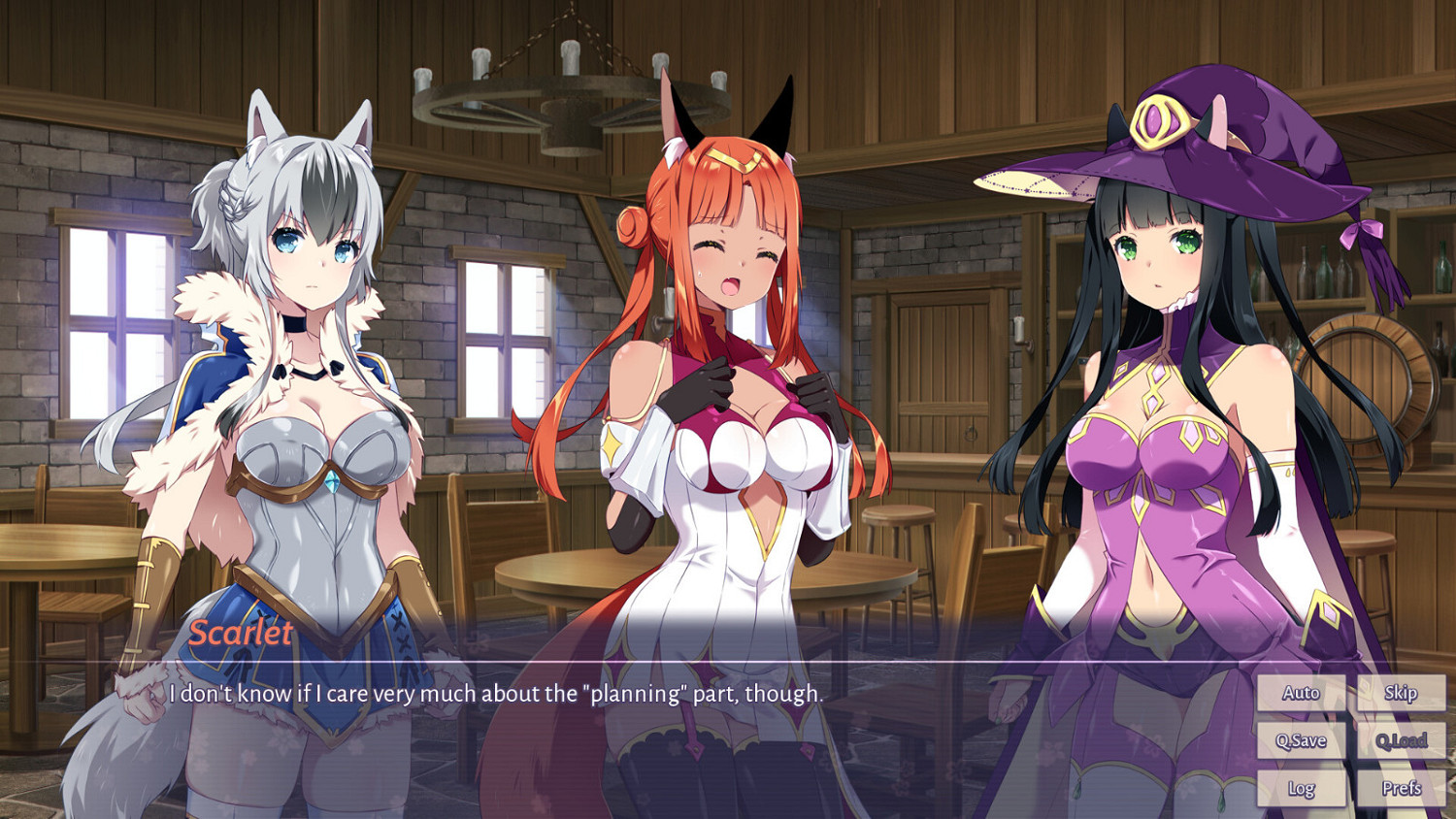This screenshot has height=819, width=1456.
Task: Click the Auto button to toggle auto-read off
Action: 1301,693
